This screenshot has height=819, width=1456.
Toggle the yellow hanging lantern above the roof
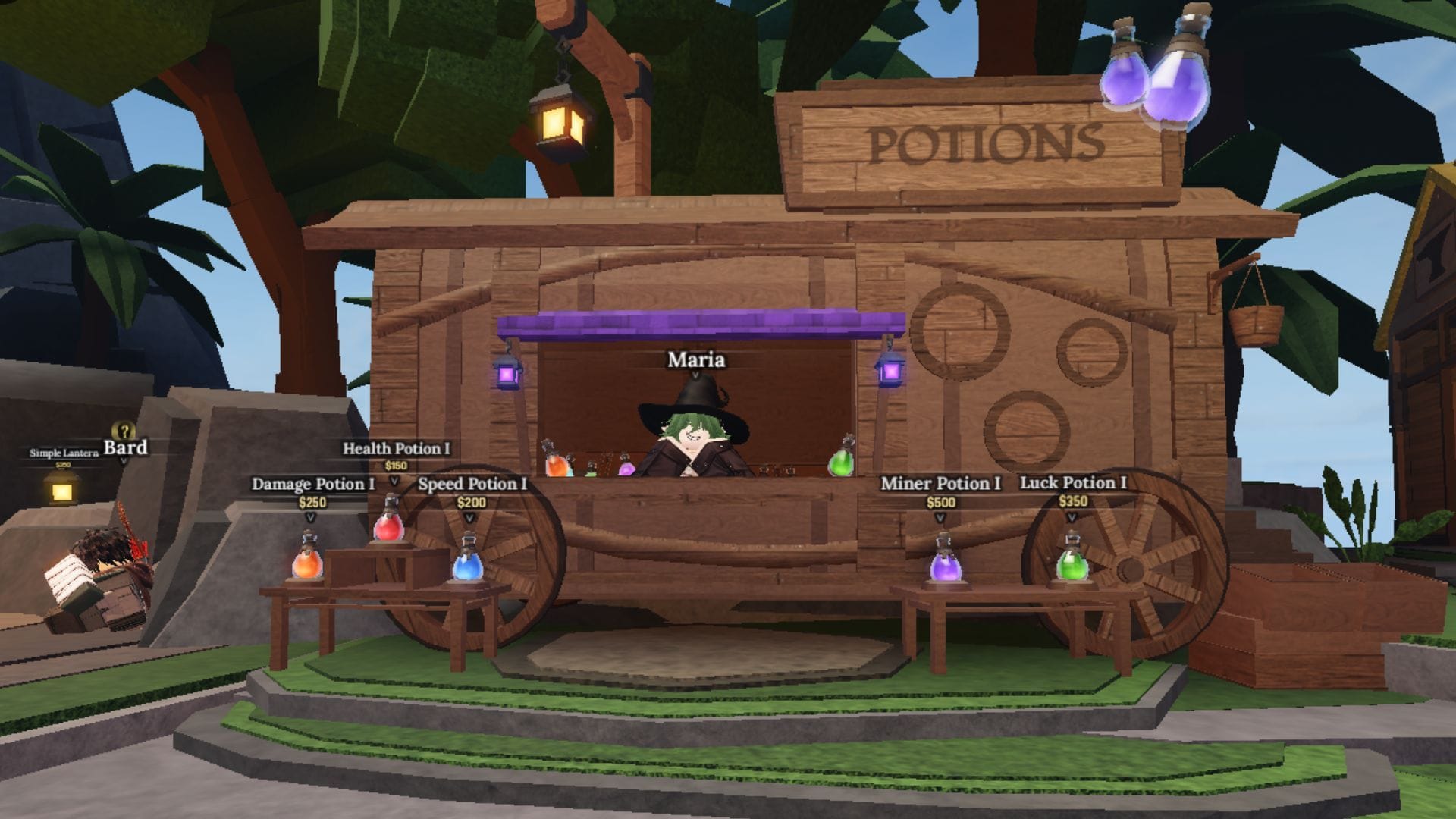[x=559, y=123]
